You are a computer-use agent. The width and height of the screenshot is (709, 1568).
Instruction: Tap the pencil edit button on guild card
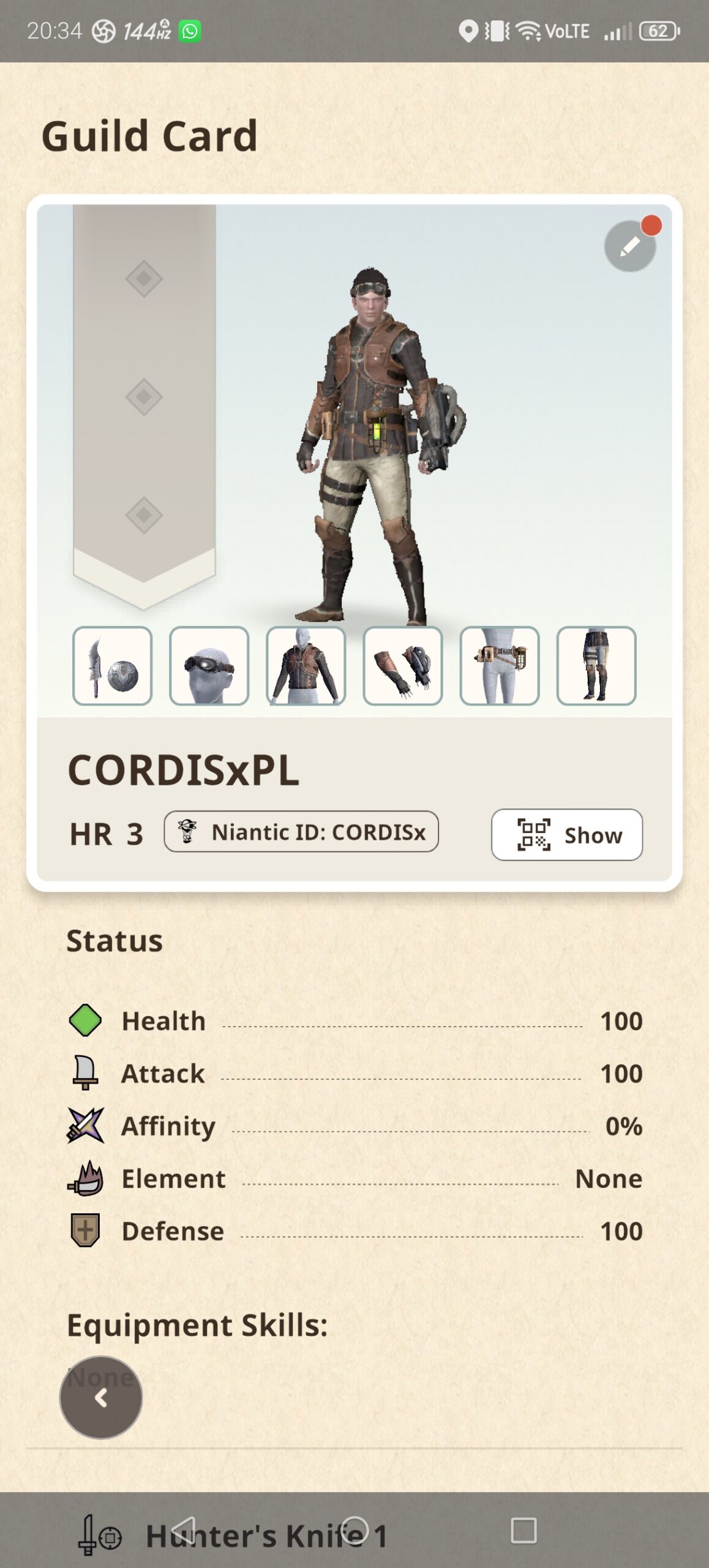[x=629, y=246]
